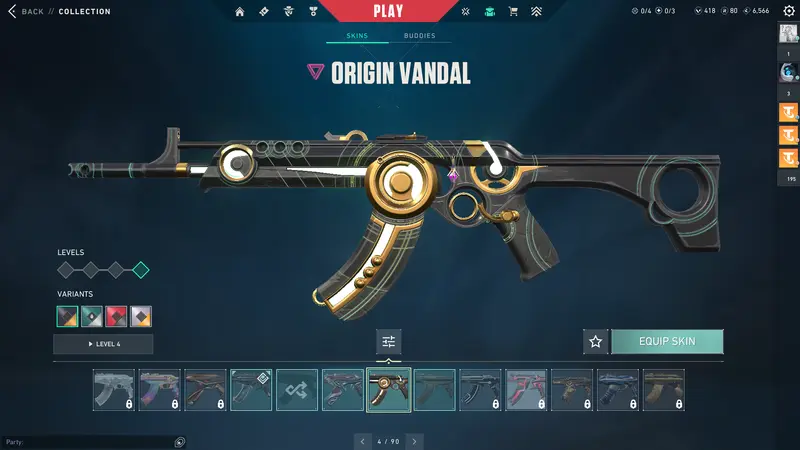Go to the next skin page
This screenshot has height=450, width=800.
point(414,440)
